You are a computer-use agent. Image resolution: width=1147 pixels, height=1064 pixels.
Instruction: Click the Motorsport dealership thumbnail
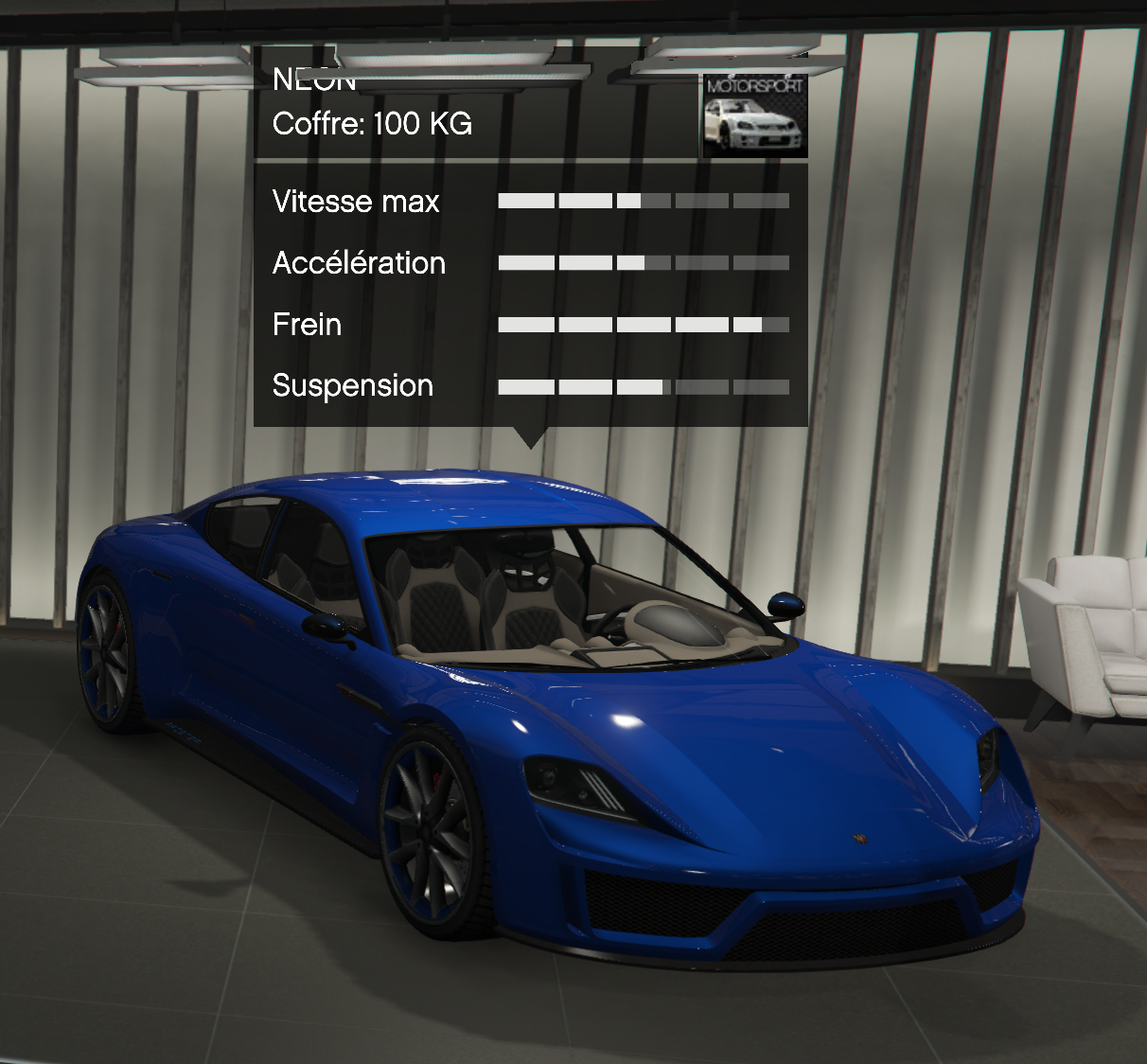[x=754, y=115]
